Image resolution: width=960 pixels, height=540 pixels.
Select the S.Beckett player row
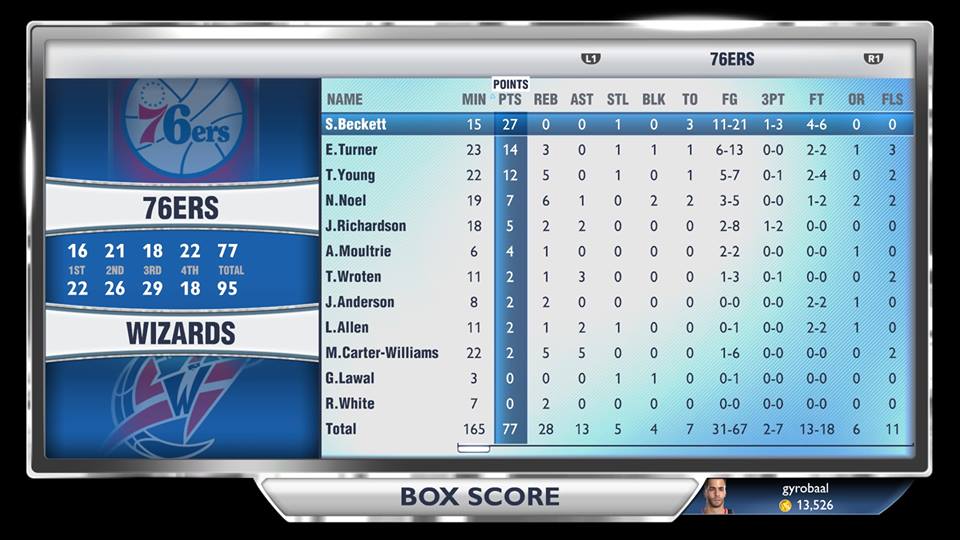(356, 125)
